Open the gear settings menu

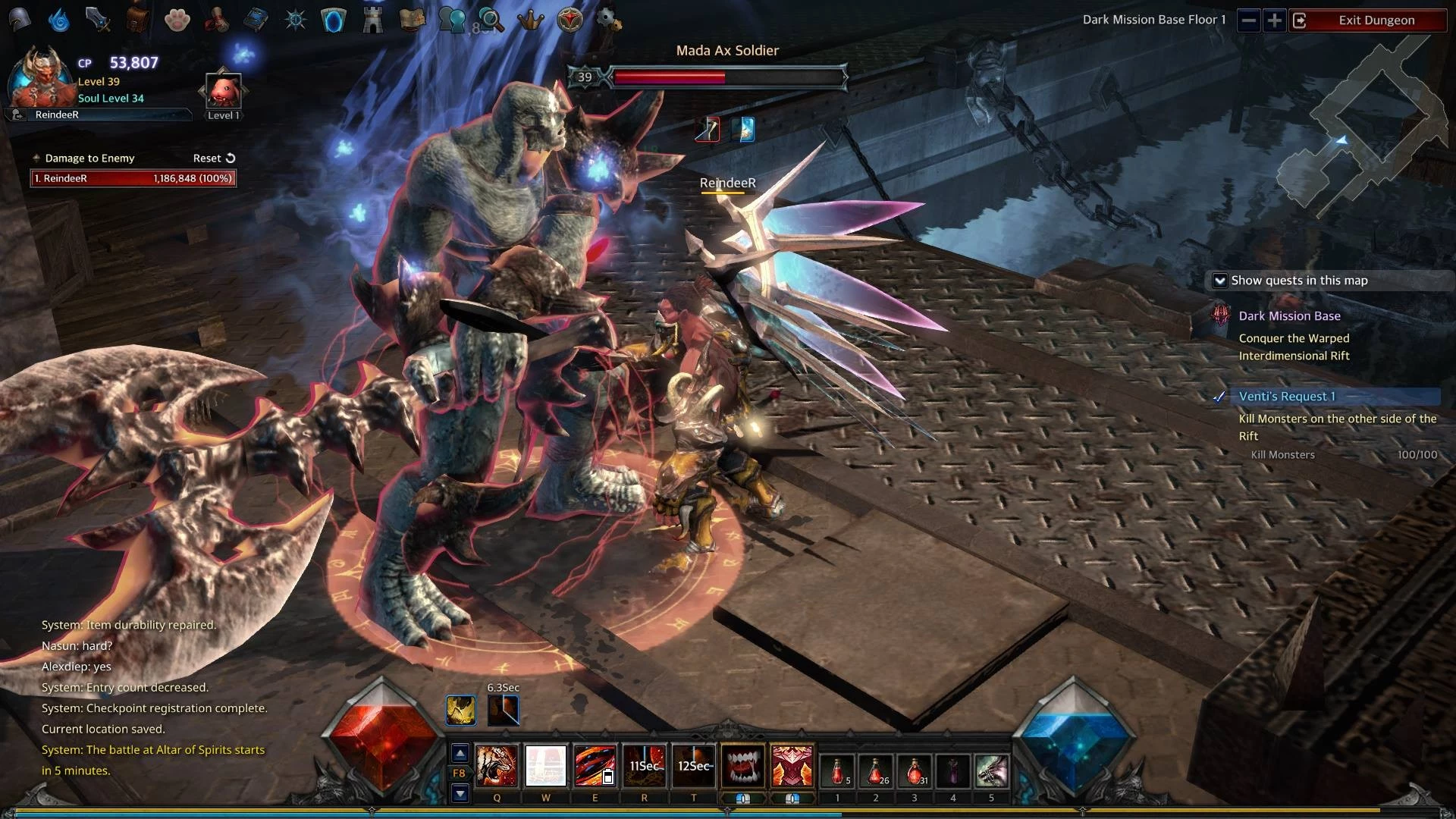point(609,20)
